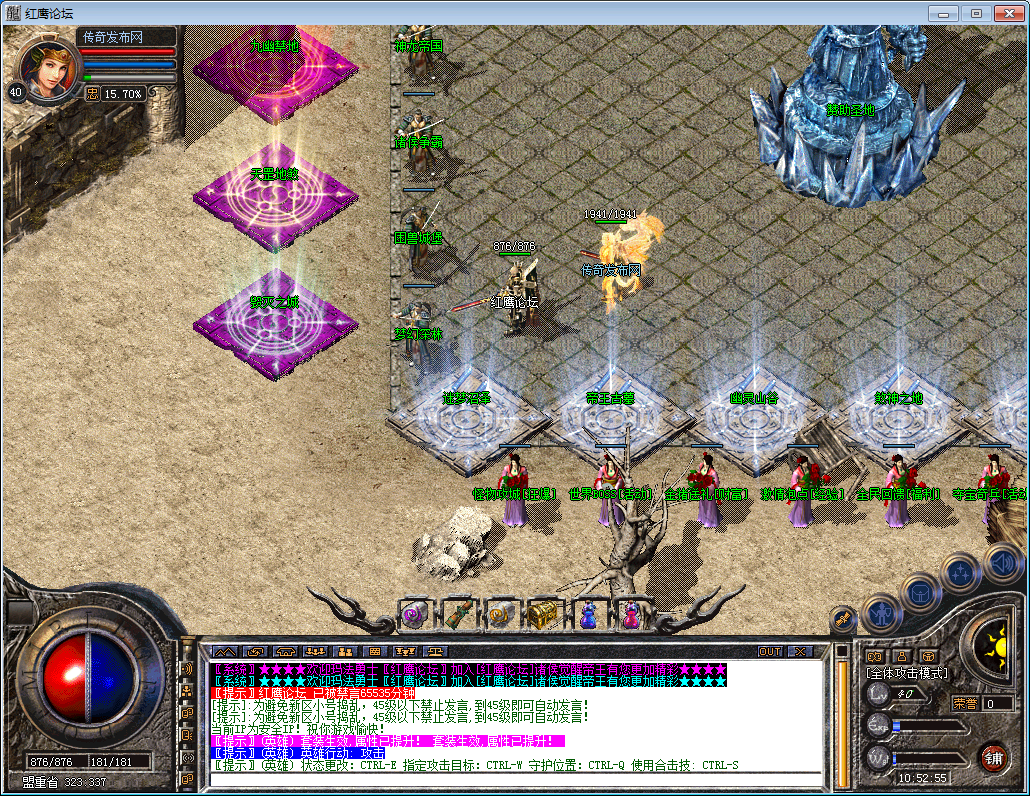Open the skills panel with four stars
This screenshot has width=1030, height=796.
click(x=961, y=573)
